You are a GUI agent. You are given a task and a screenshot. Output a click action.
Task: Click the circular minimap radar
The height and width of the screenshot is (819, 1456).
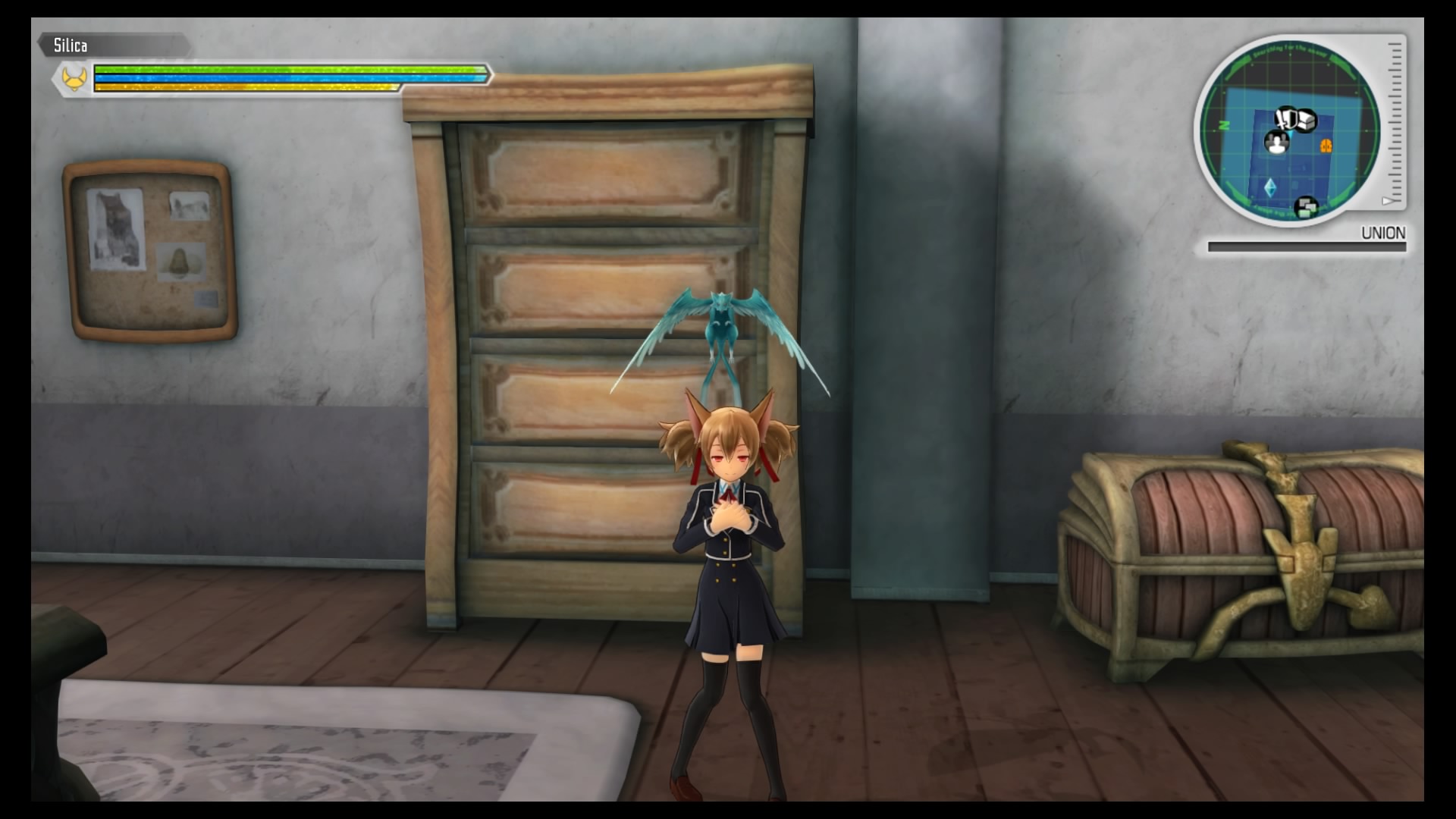[1287, 130]
